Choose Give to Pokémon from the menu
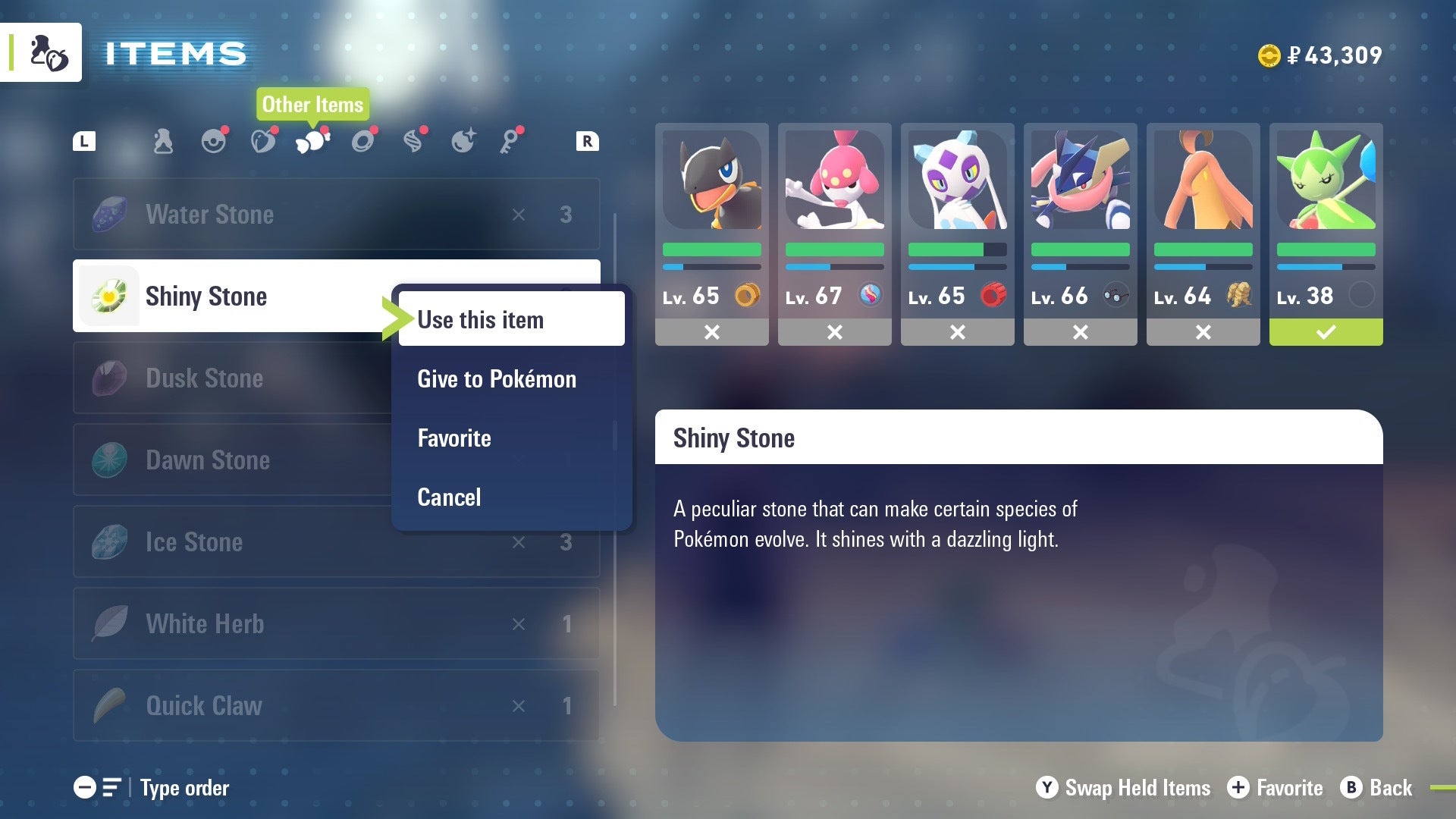 coord(496,378)
